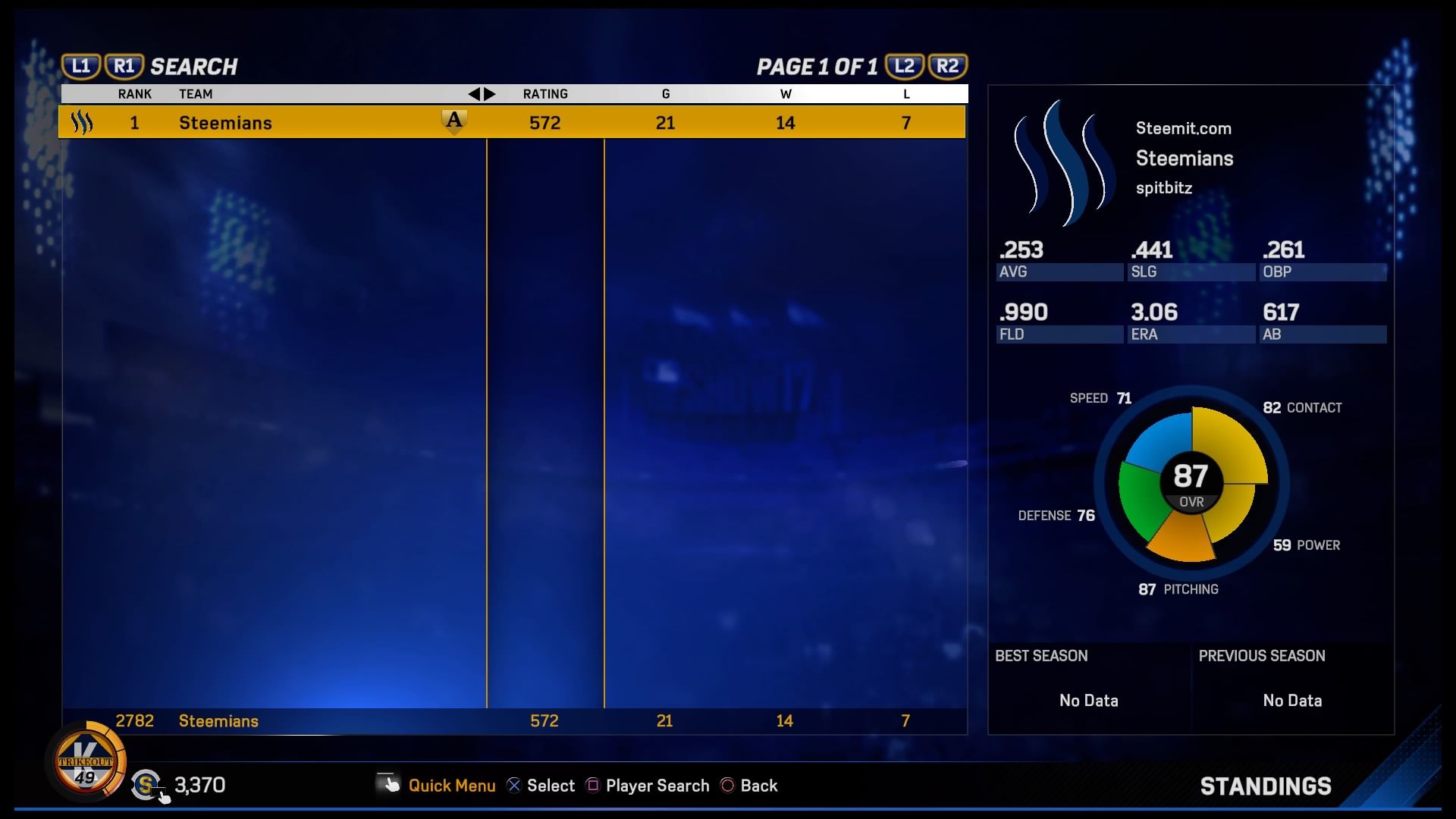Click the Strikeout 49 level badge
This screenshot has height=819, width=1456.
[x=87, y=762]
